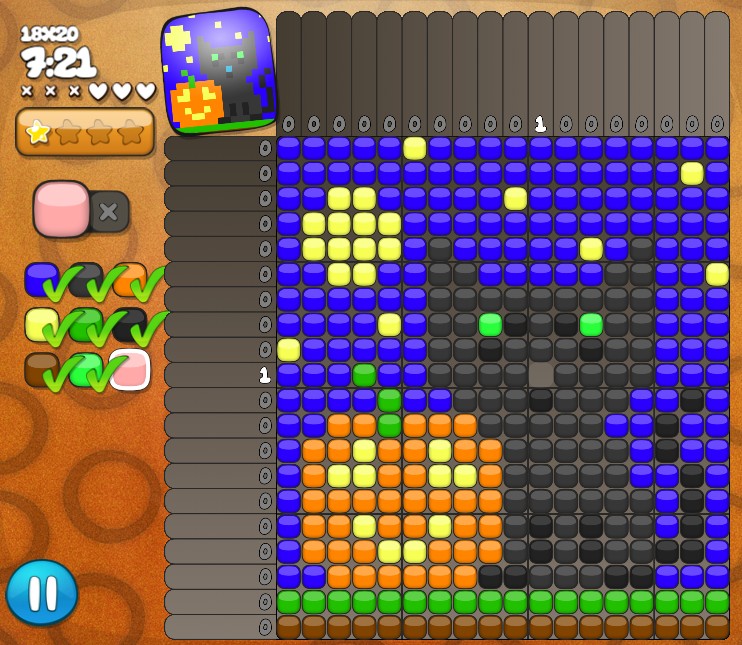The height and width of the screenshot is (645, 742).
Task: Click the cat and pumpkin preview picture
Action: point(219,71)
